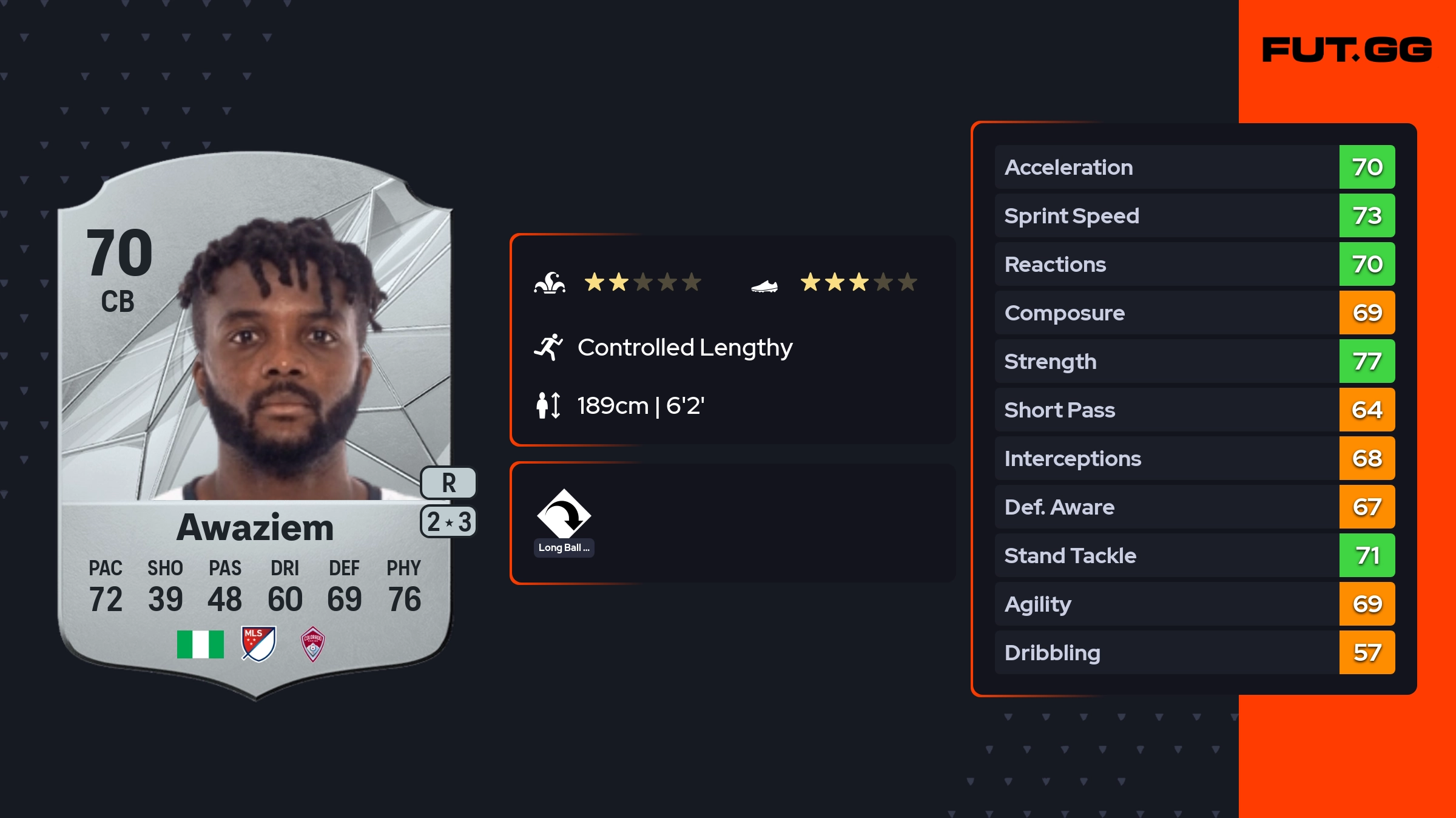Select the Awaziem player card
This screenshot has height=818, width=1456.
(255, 425)
